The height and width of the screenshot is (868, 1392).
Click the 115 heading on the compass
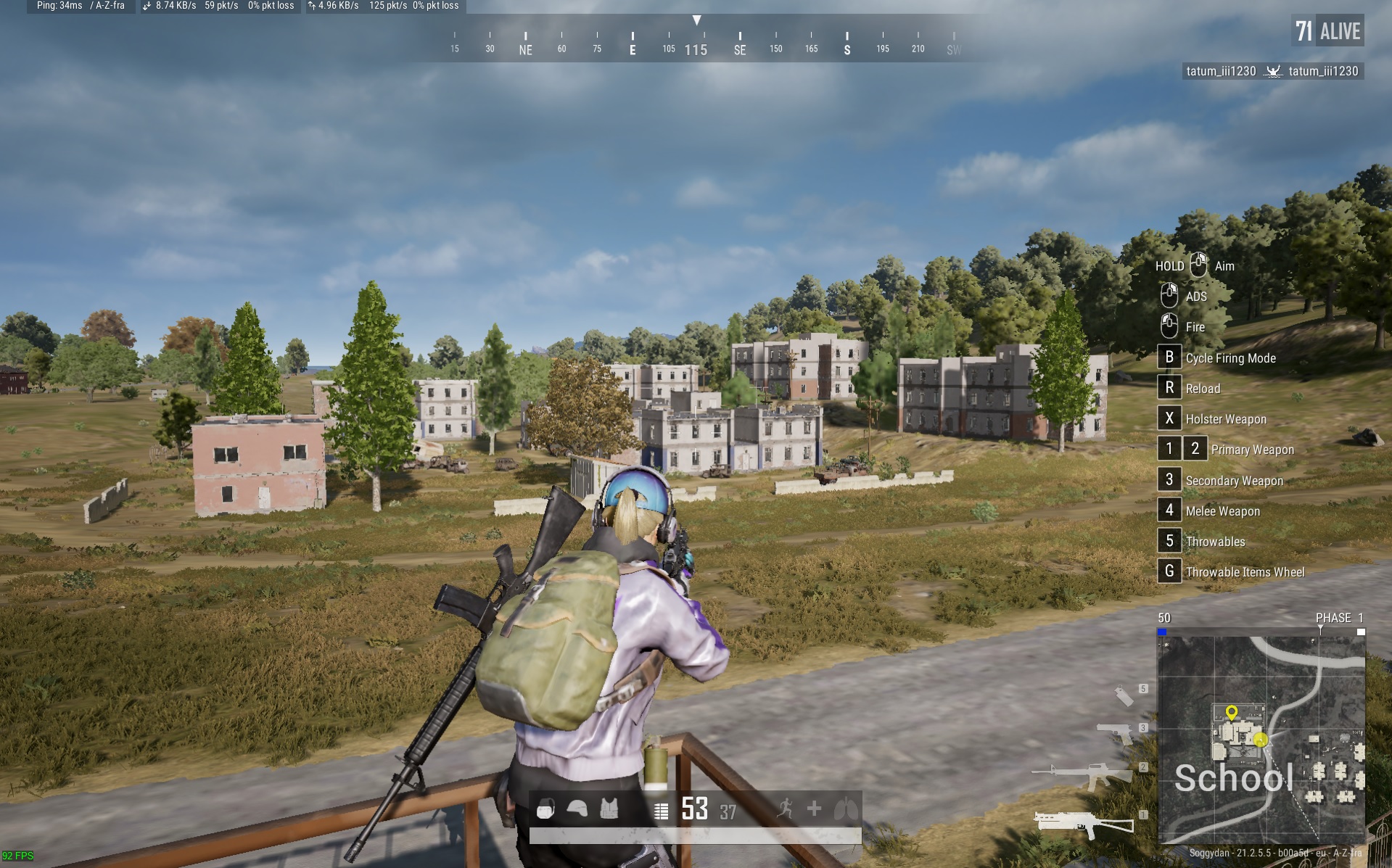(x=696, y=49)
